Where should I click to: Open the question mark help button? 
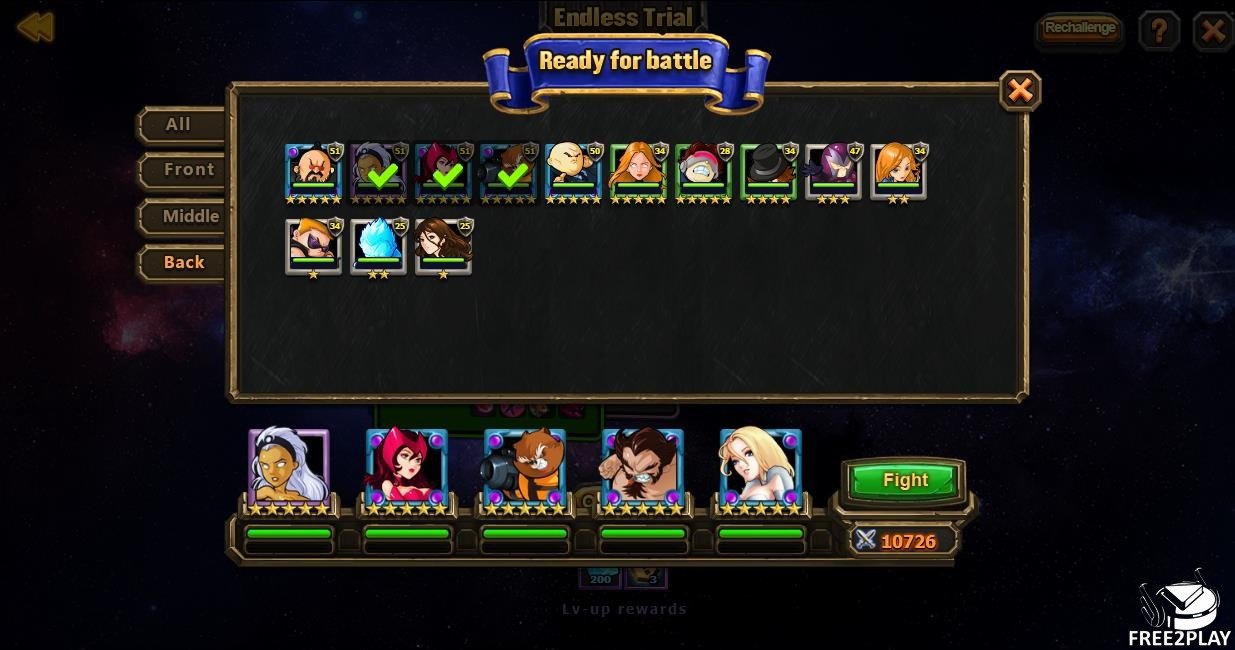coord(1159,31)
